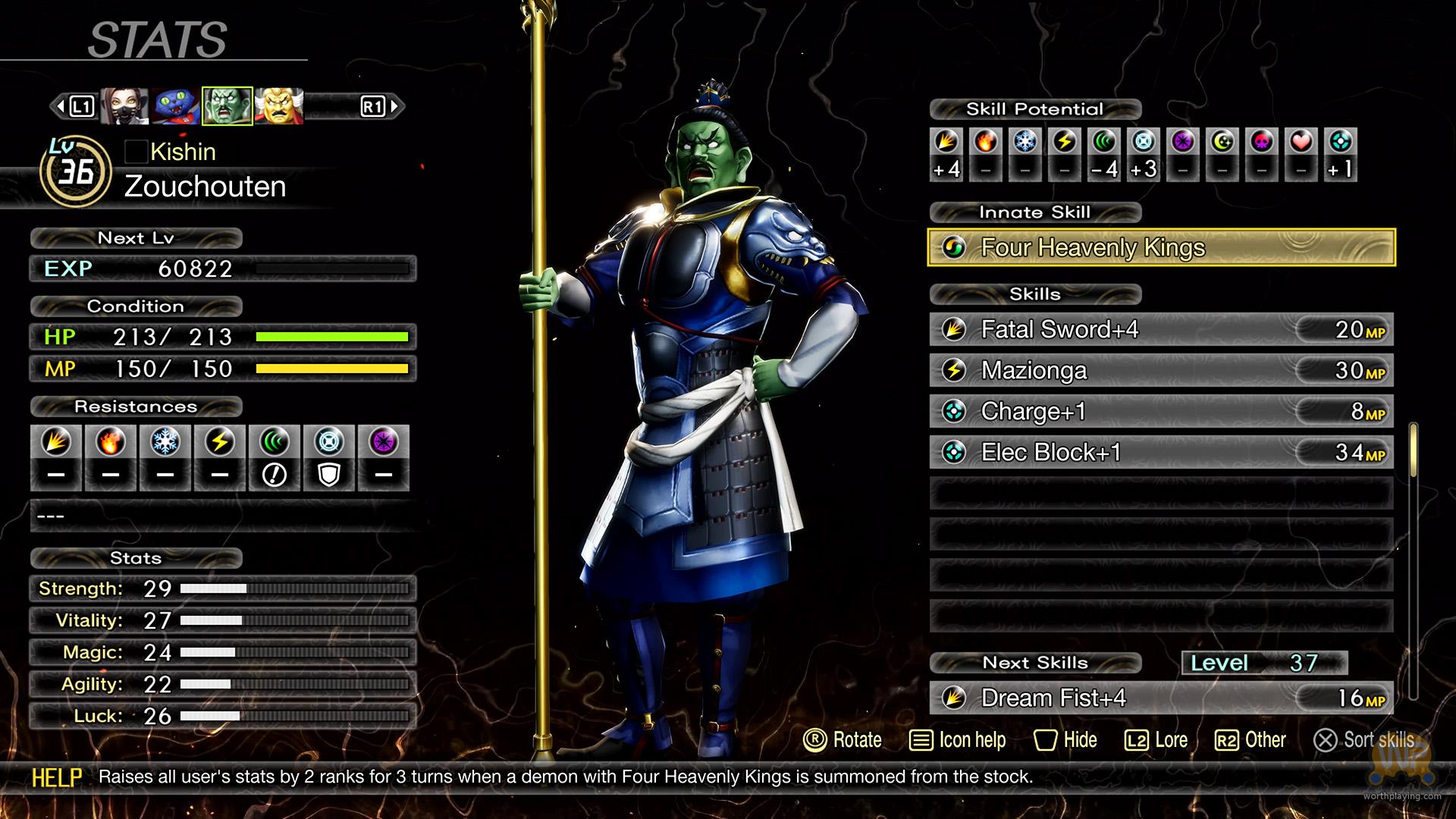
Task: Select the blue cat demon portrait
Action: (x=176, y=106)
